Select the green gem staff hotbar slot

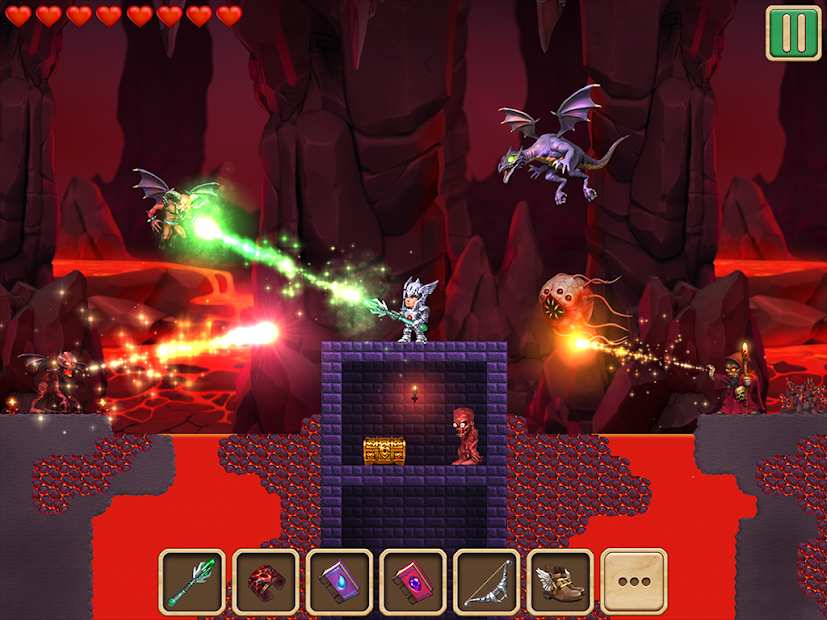pyautogui.click(x=192, y=581)
